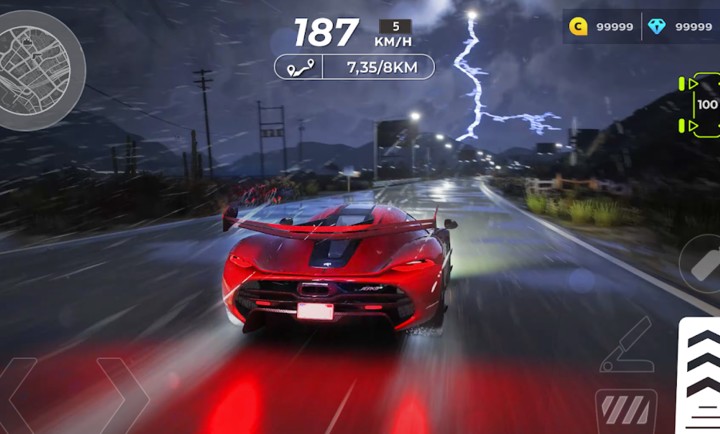Hit the striped brake pedal

pos(626,410)
